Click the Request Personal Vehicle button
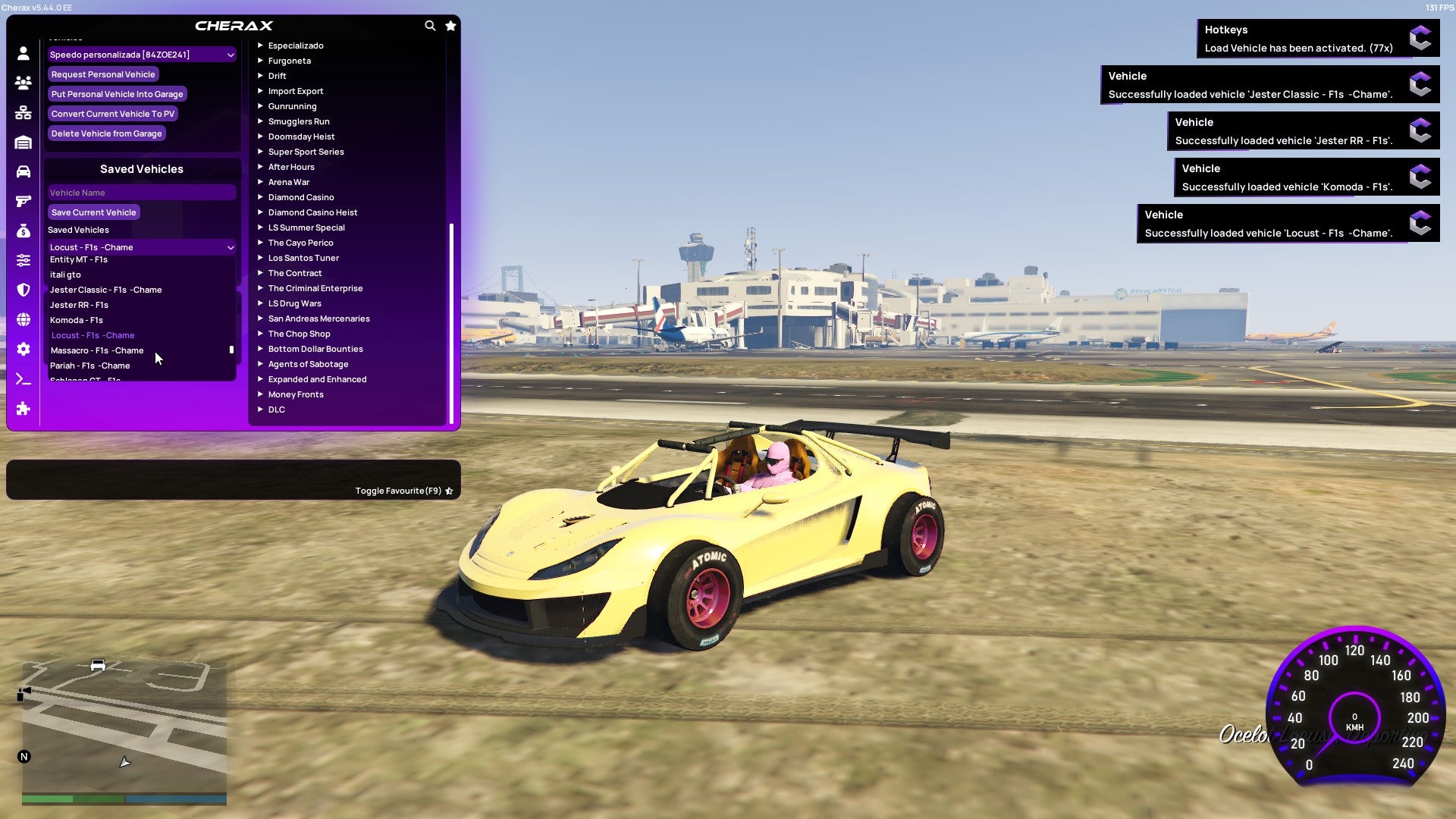Screen dimensions: 1456x819 coord(103,74)
